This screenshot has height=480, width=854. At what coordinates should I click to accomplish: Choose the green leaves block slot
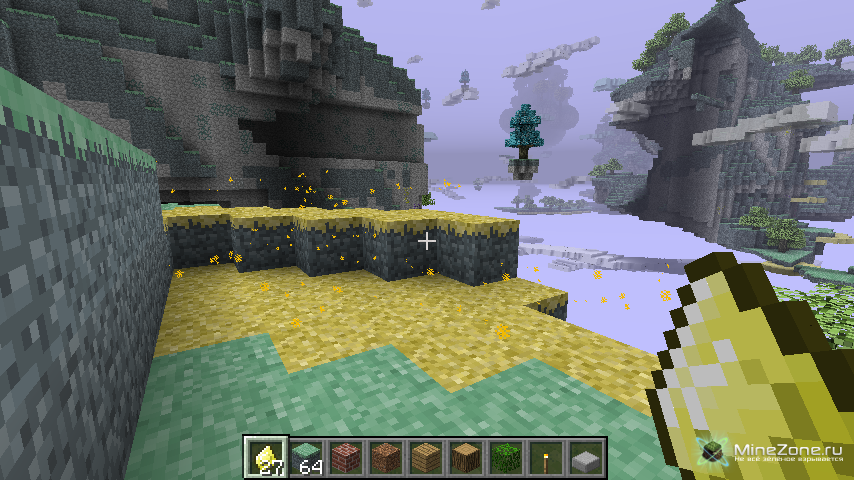(506, 457)
